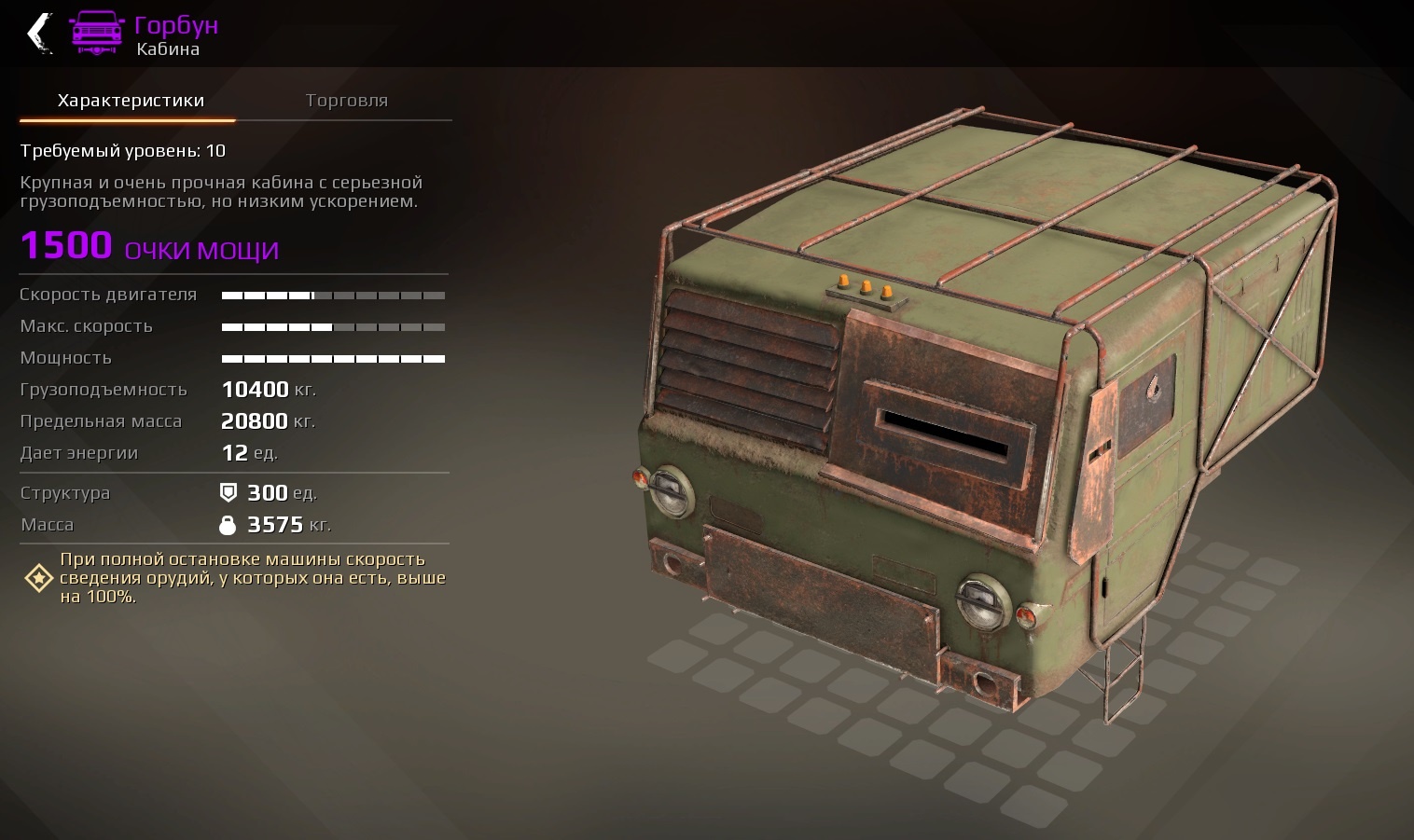Click the Грузоподъемность value 10400 кг

point(268,389)
